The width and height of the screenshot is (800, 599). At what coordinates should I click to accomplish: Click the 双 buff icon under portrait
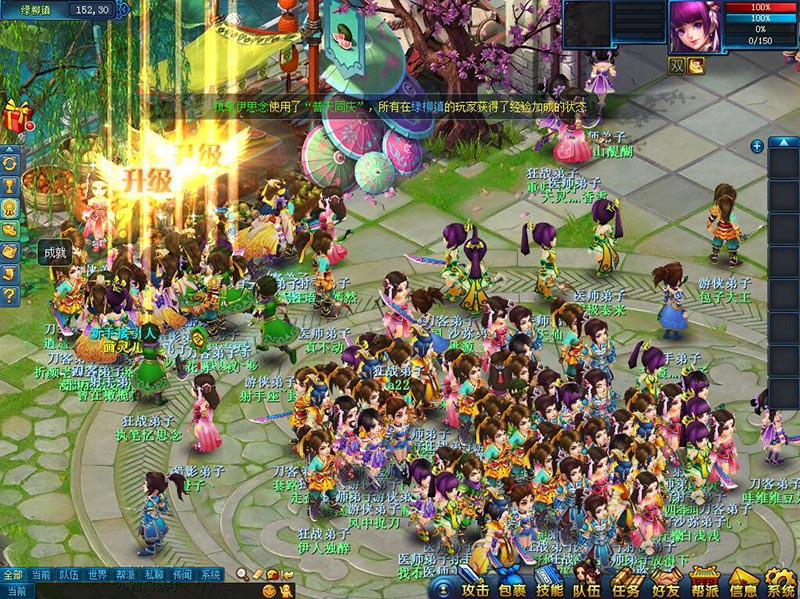click(x=677, y=65)
